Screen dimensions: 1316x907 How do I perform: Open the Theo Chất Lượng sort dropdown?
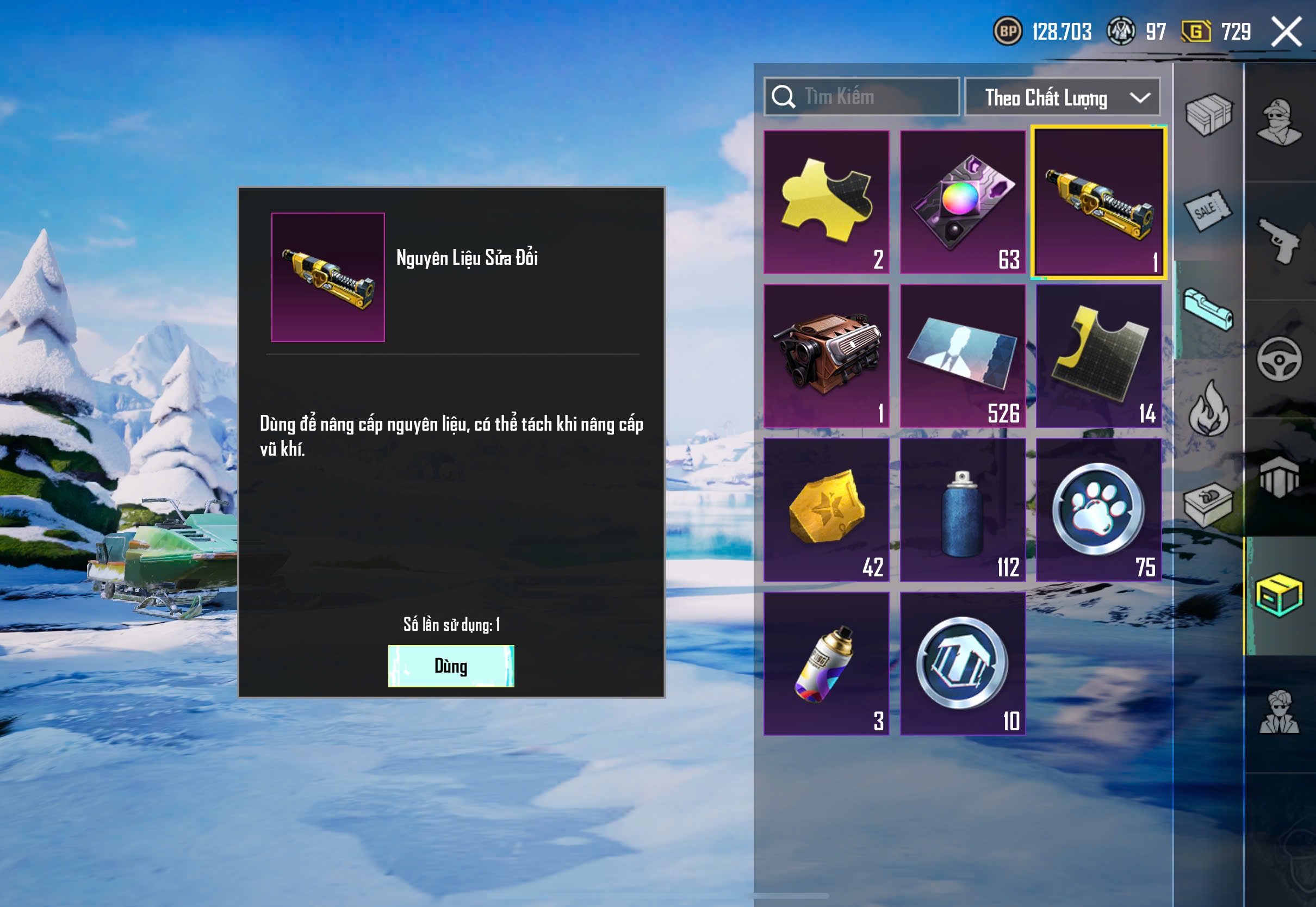[x=1062, y=97]
